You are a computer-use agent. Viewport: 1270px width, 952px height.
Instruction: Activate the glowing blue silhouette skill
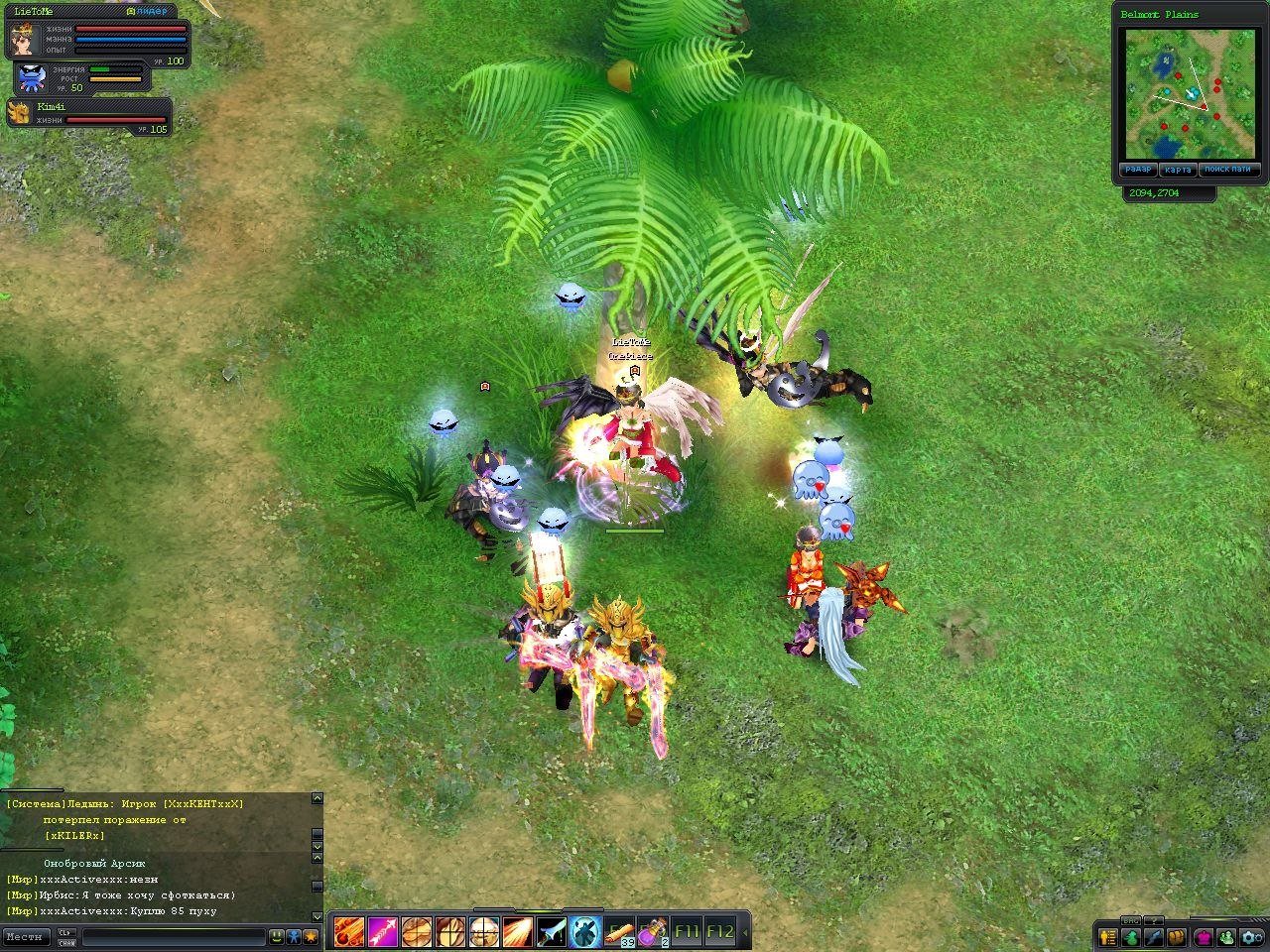point(584,932)
